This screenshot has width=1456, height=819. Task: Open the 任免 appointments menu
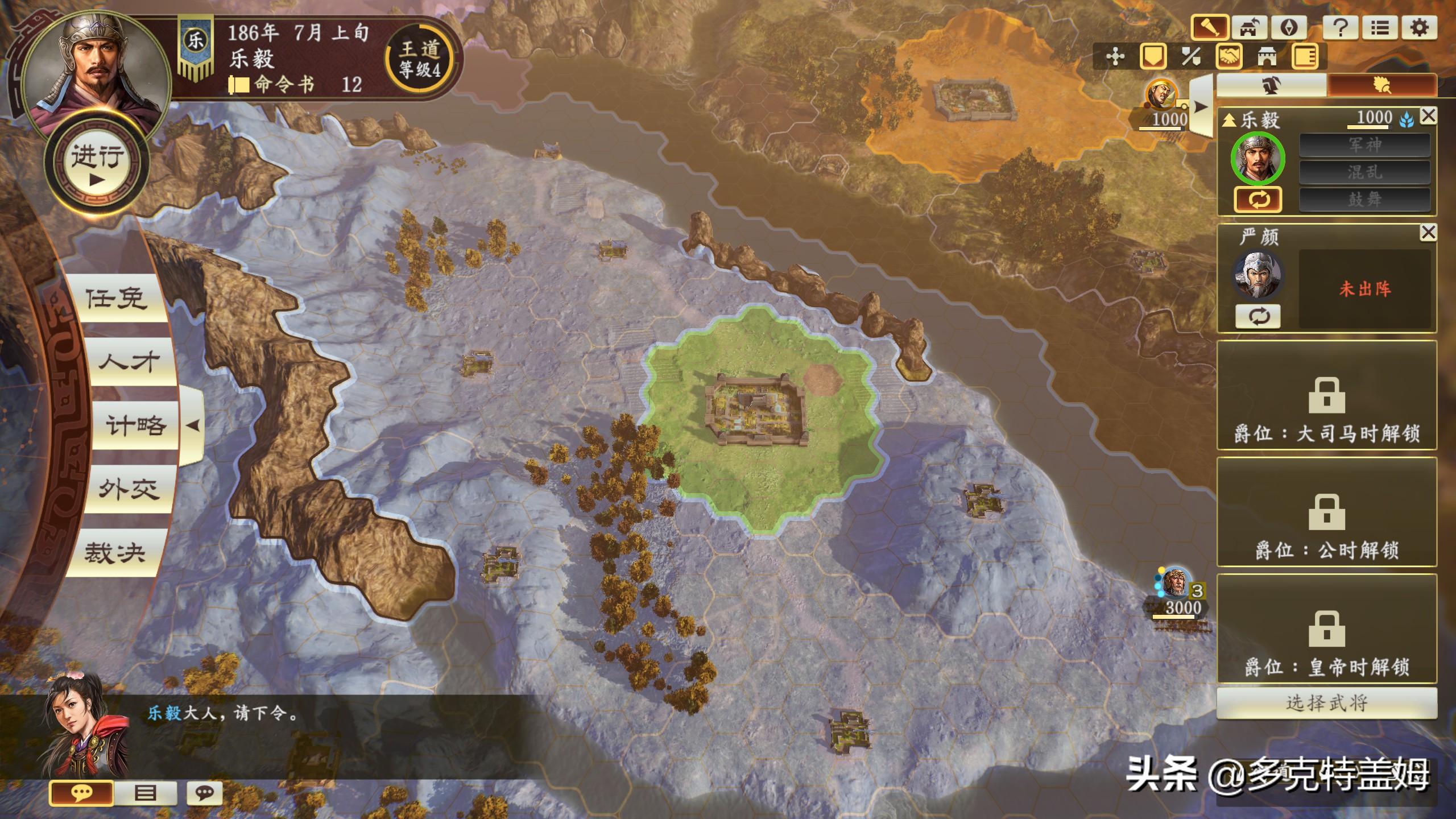[x=116, y=298]
